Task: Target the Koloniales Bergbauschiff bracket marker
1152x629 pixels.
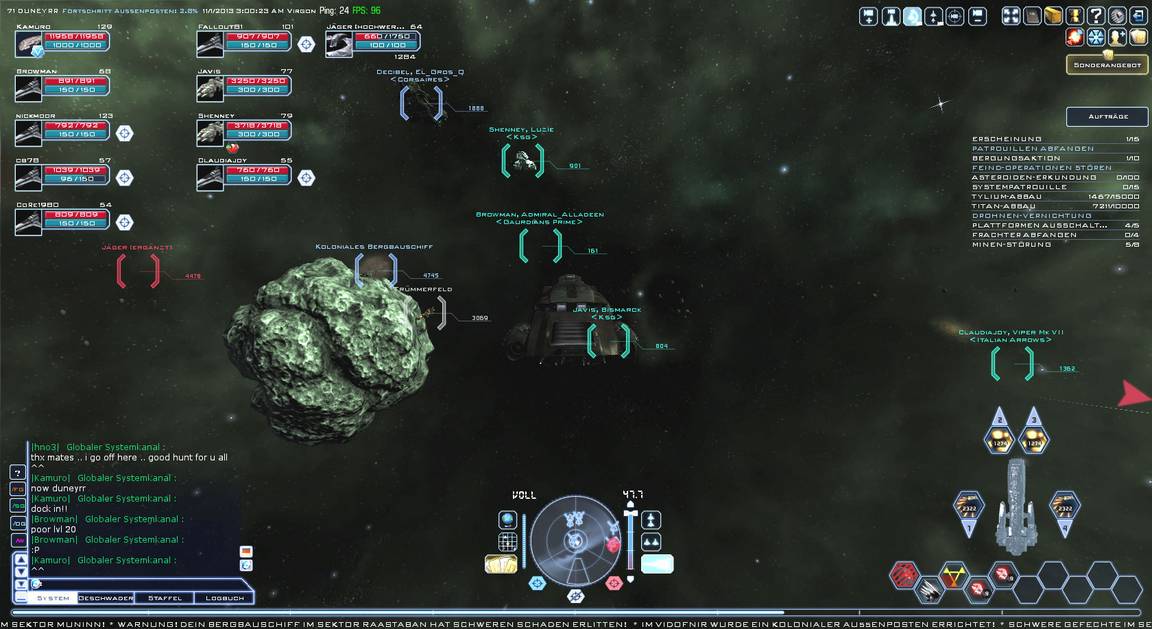Action: [376, 270]
